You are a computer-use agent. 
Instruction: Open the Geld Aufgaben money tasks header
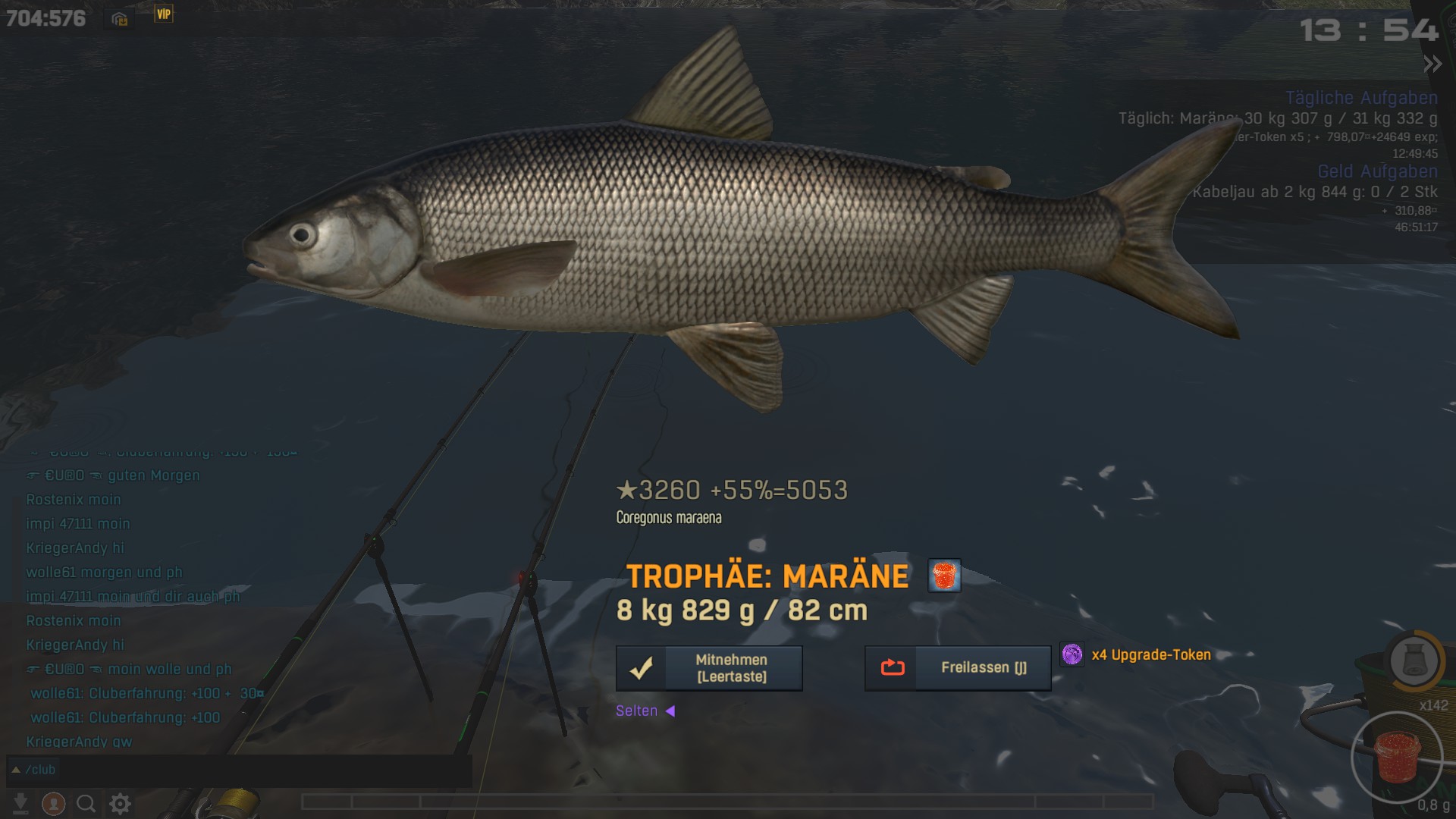point(1377,171)
